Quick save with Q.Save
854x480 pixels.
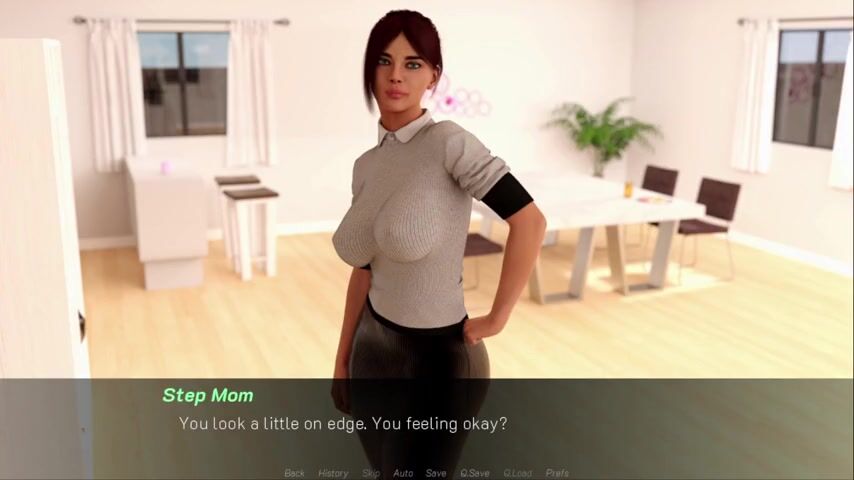tap(474, 473)
